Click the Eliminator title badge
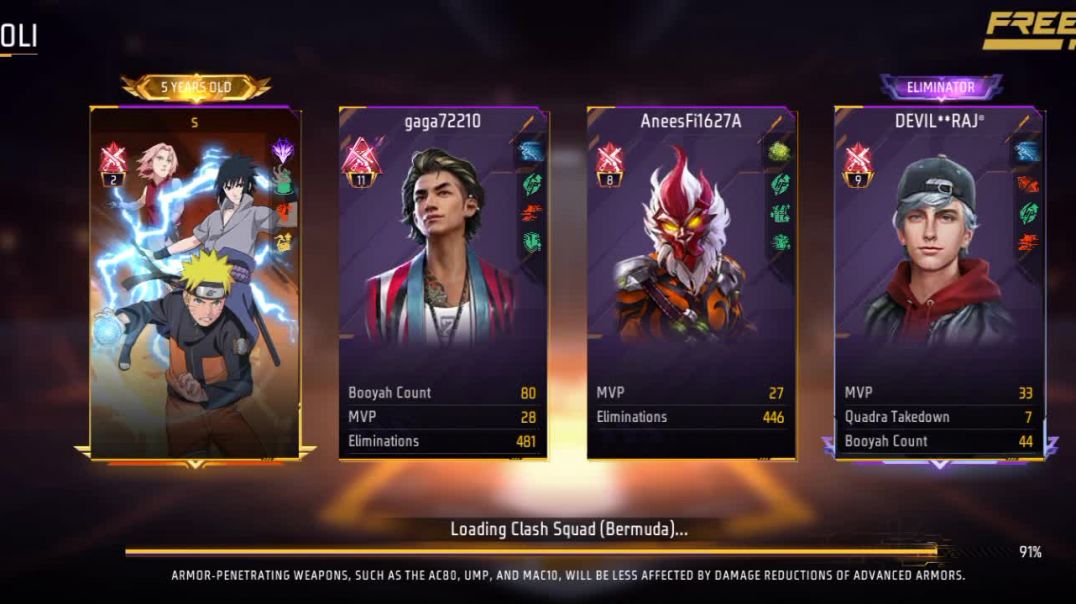 tap(940, 87)
